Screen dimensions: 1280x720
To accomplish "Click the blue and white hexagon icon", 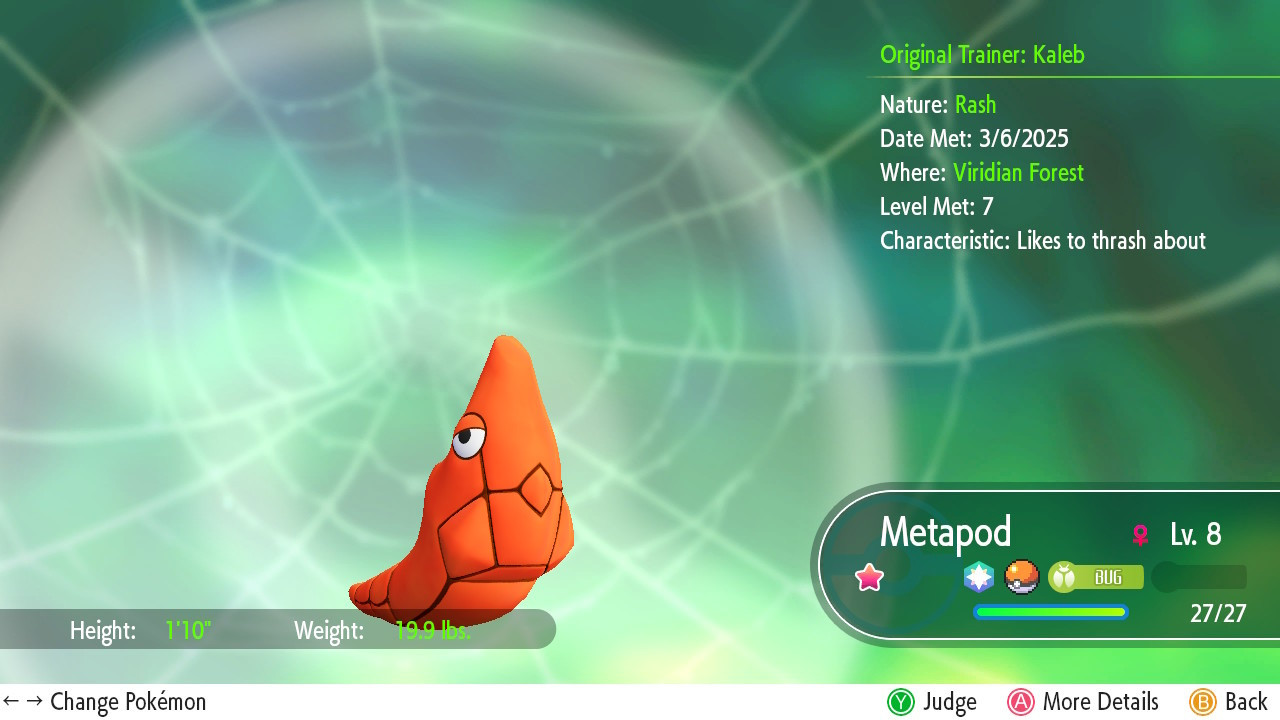I will pos(979,577).
